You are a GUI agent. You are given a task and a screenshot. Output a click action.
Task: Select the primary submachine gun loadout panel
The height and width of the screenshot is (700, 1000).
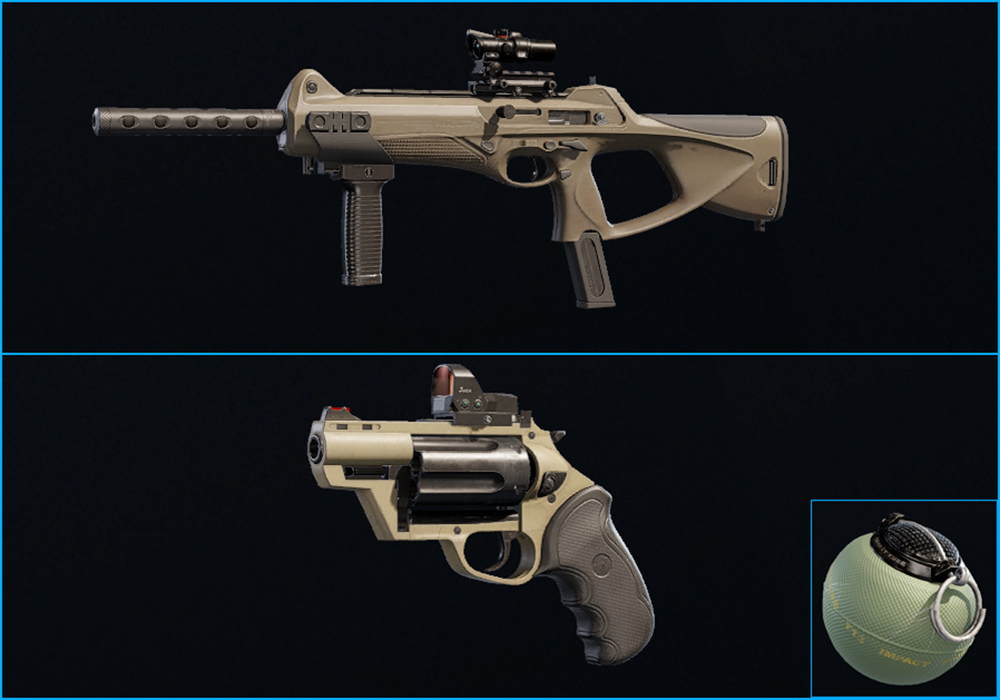pyautogui.click(x=500, y=177)
